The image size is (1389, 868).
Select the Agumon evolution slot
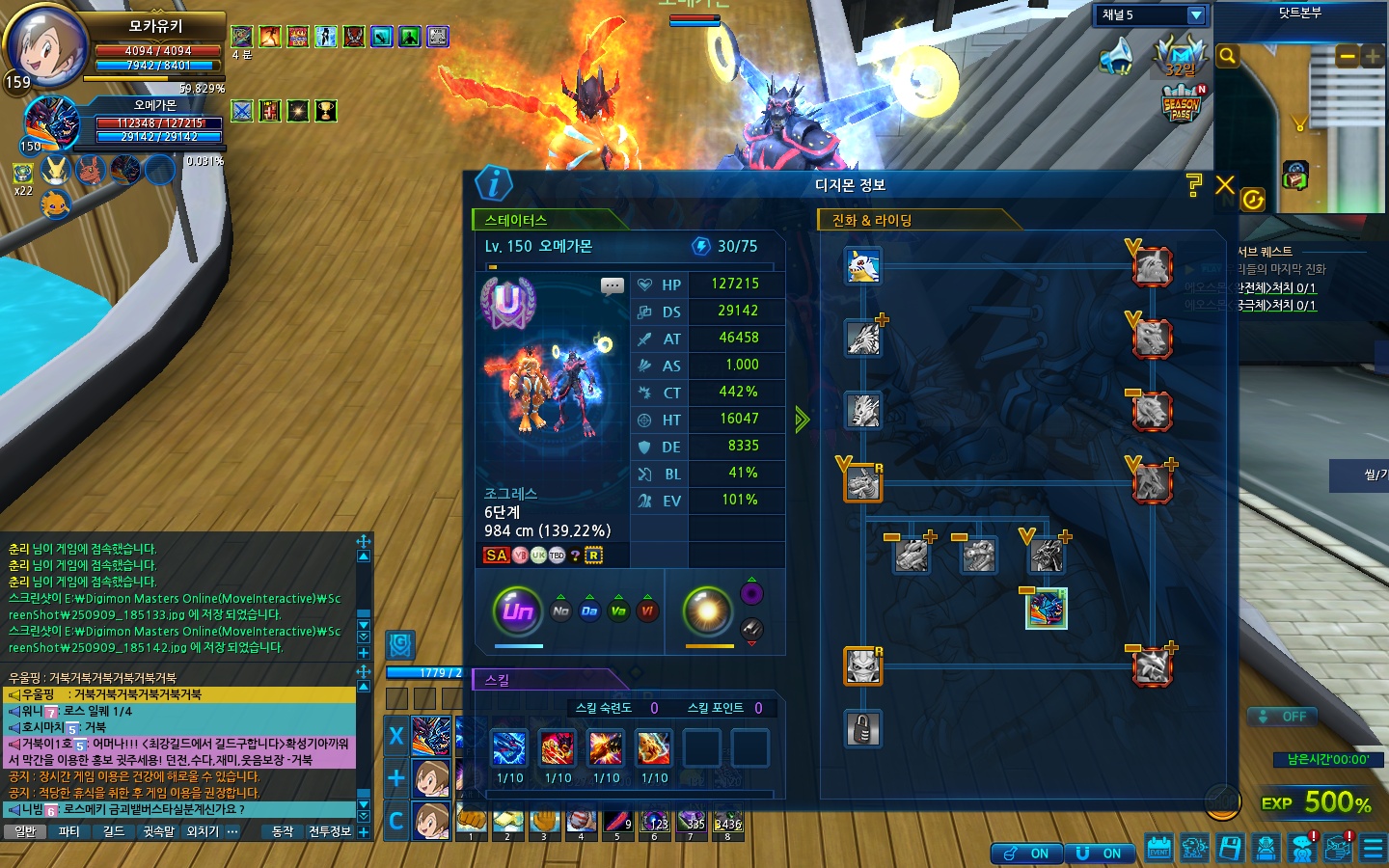tap(863, 266)
